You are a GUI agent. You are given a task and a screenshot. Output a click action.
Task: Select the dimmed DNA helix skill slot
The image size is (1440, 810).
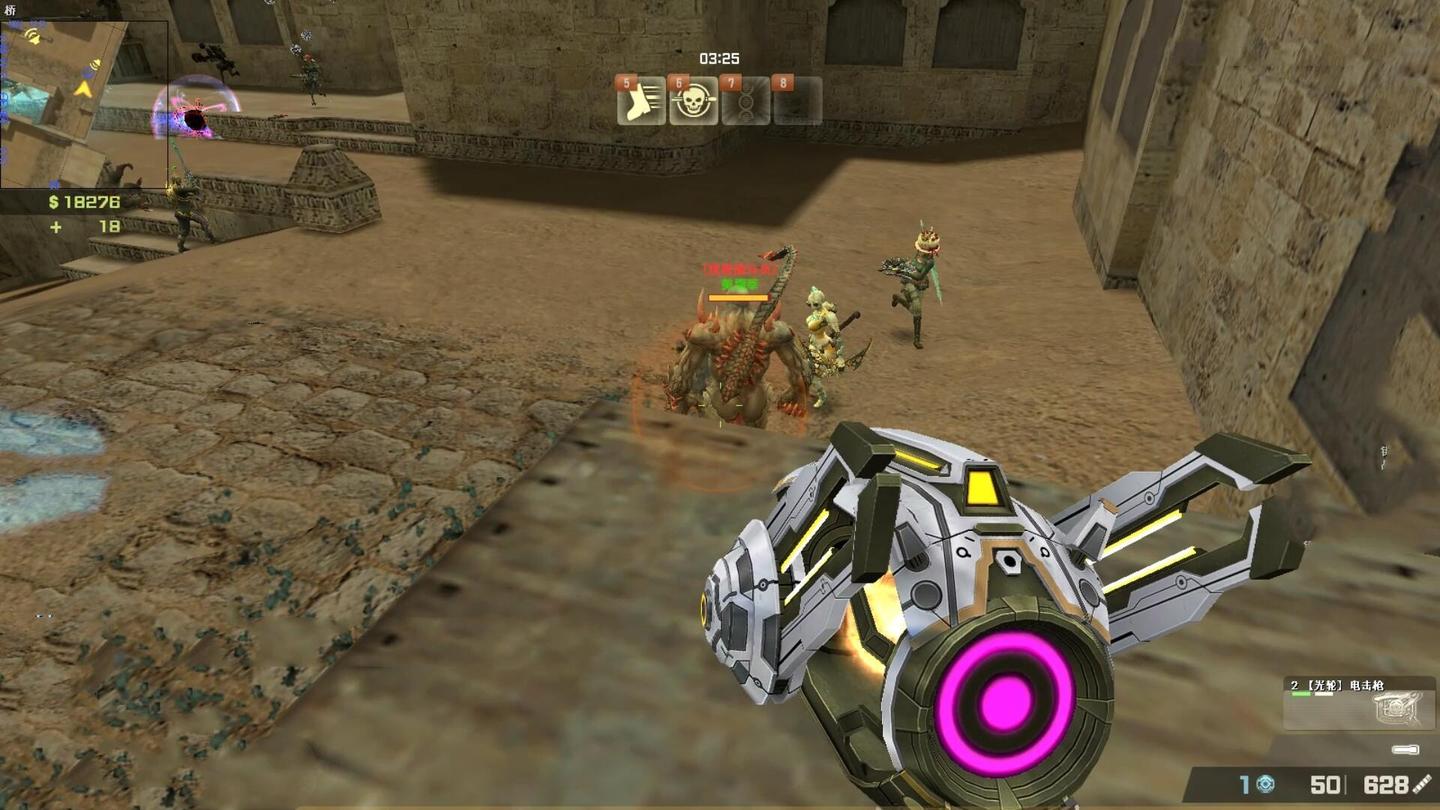[746, 101]
